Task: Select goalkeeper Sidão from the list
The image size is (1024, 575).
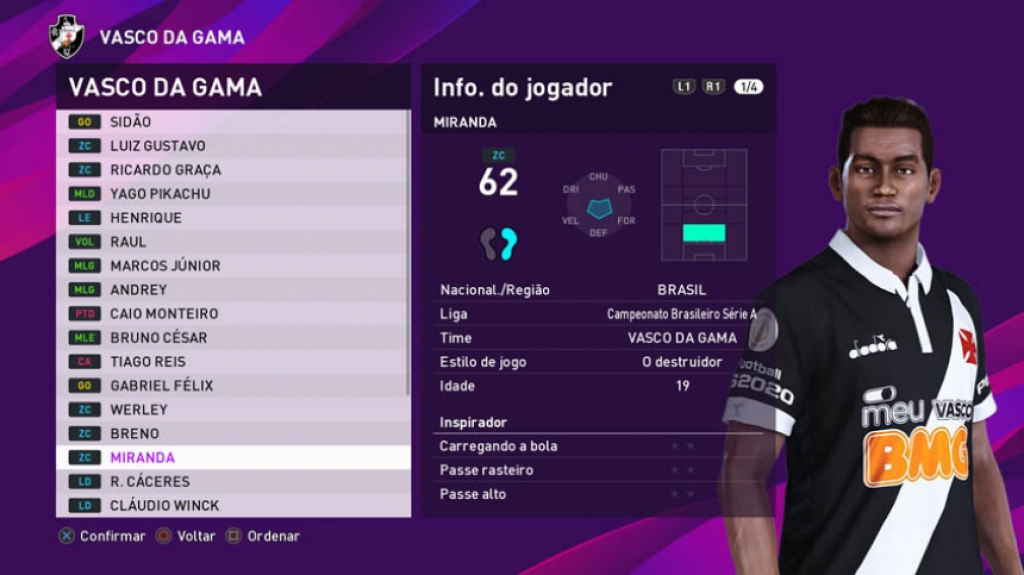Action: 232,122
